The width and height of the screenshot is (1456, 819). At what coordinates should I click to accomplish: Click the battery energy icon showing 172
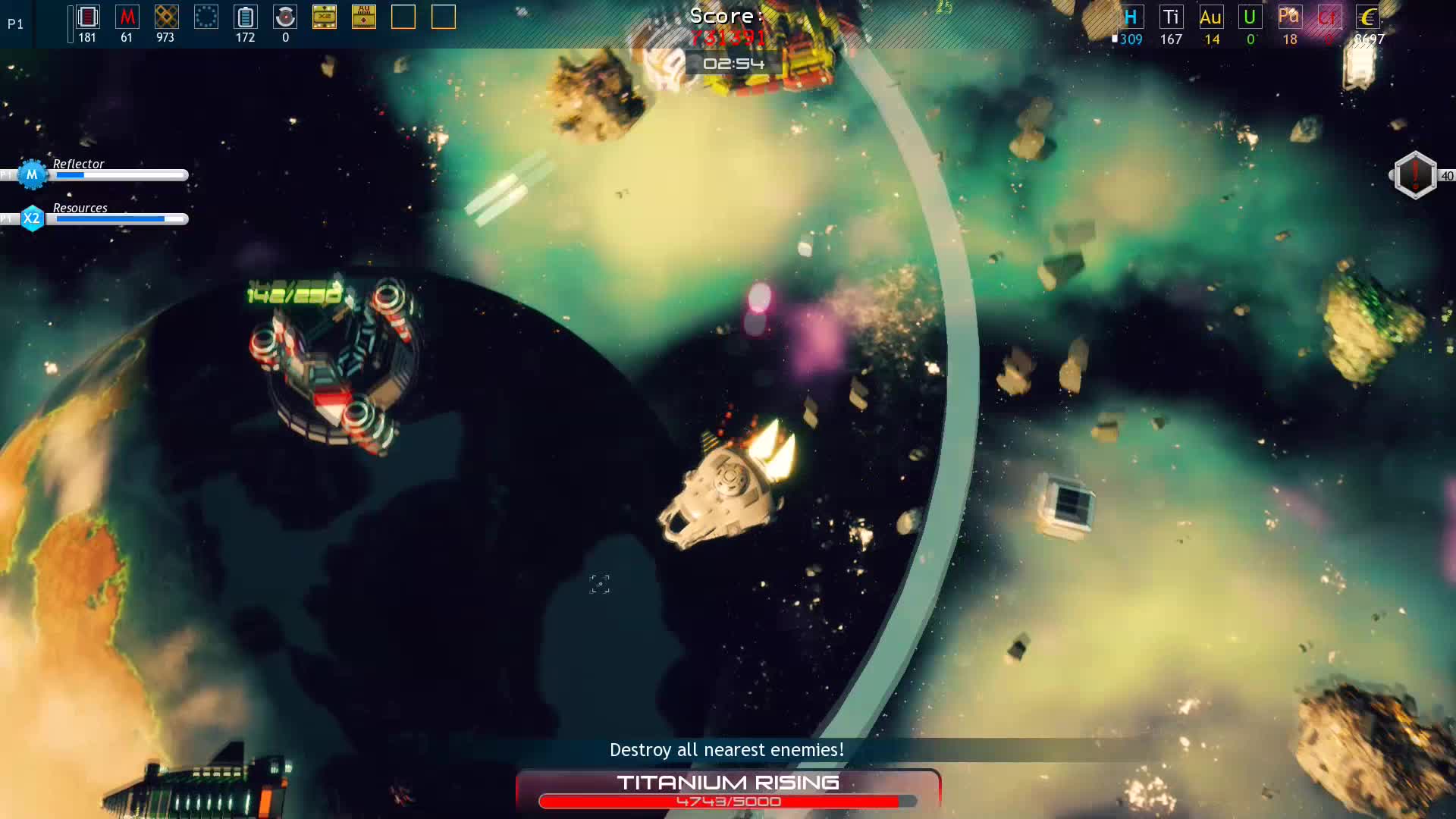click(x=244, y=17)
